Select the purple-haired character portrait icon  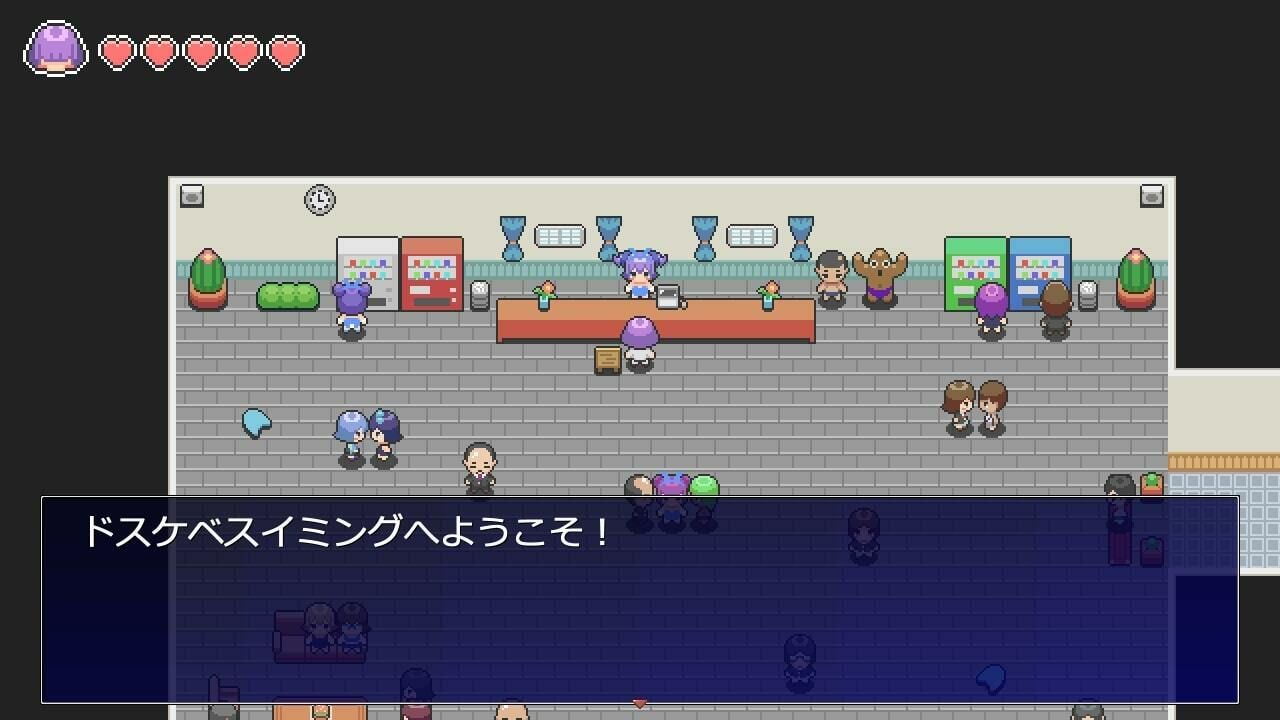coord(56,48)
